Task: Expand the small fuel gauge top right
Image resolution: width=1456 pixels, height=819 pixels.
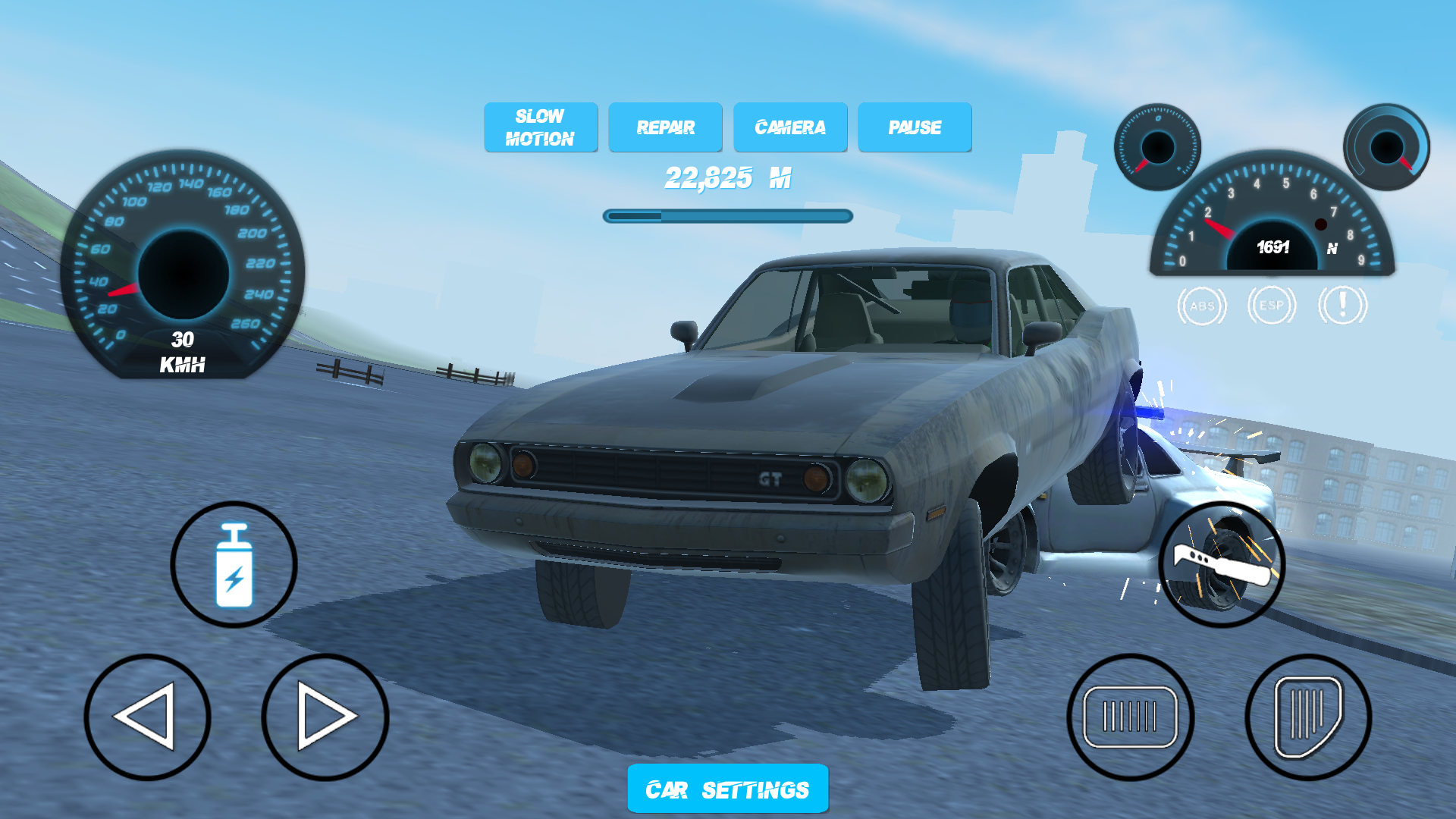Action: (x=1158, y=146)
